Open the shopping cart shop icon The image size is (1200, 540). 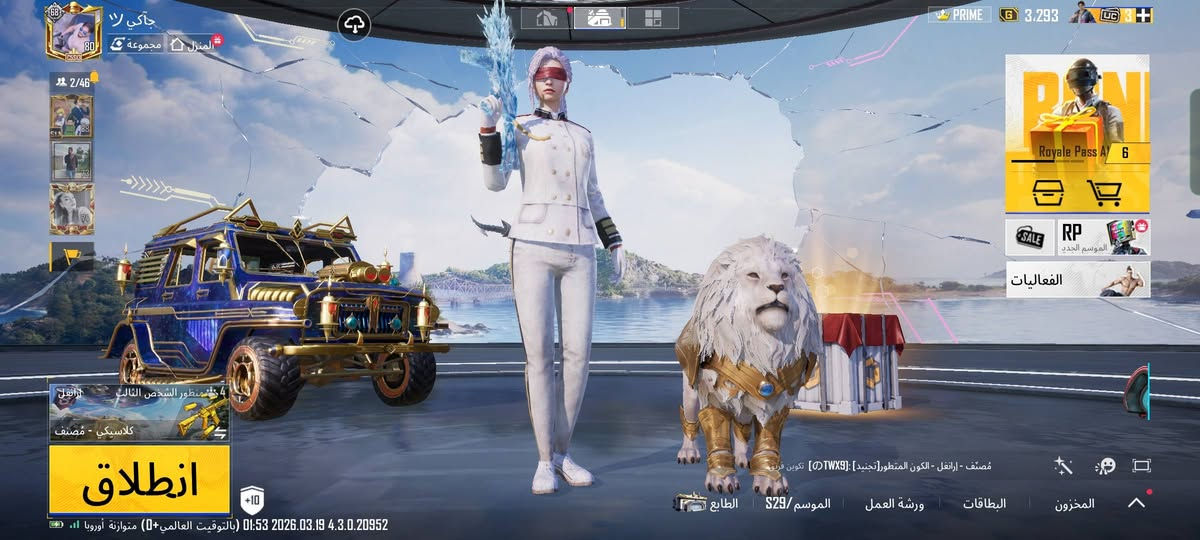click(1104, 191)
